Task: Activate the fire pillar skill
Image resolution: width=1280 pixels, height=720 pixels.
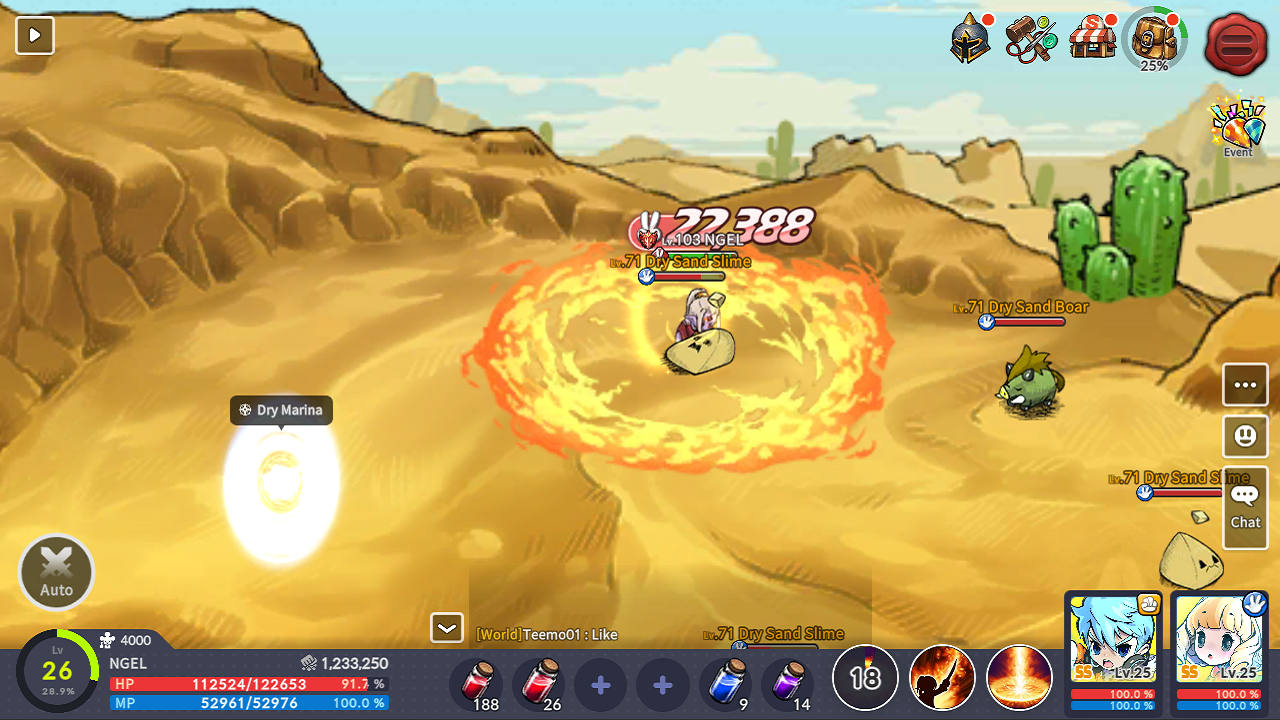Action: pos(1019,677)
